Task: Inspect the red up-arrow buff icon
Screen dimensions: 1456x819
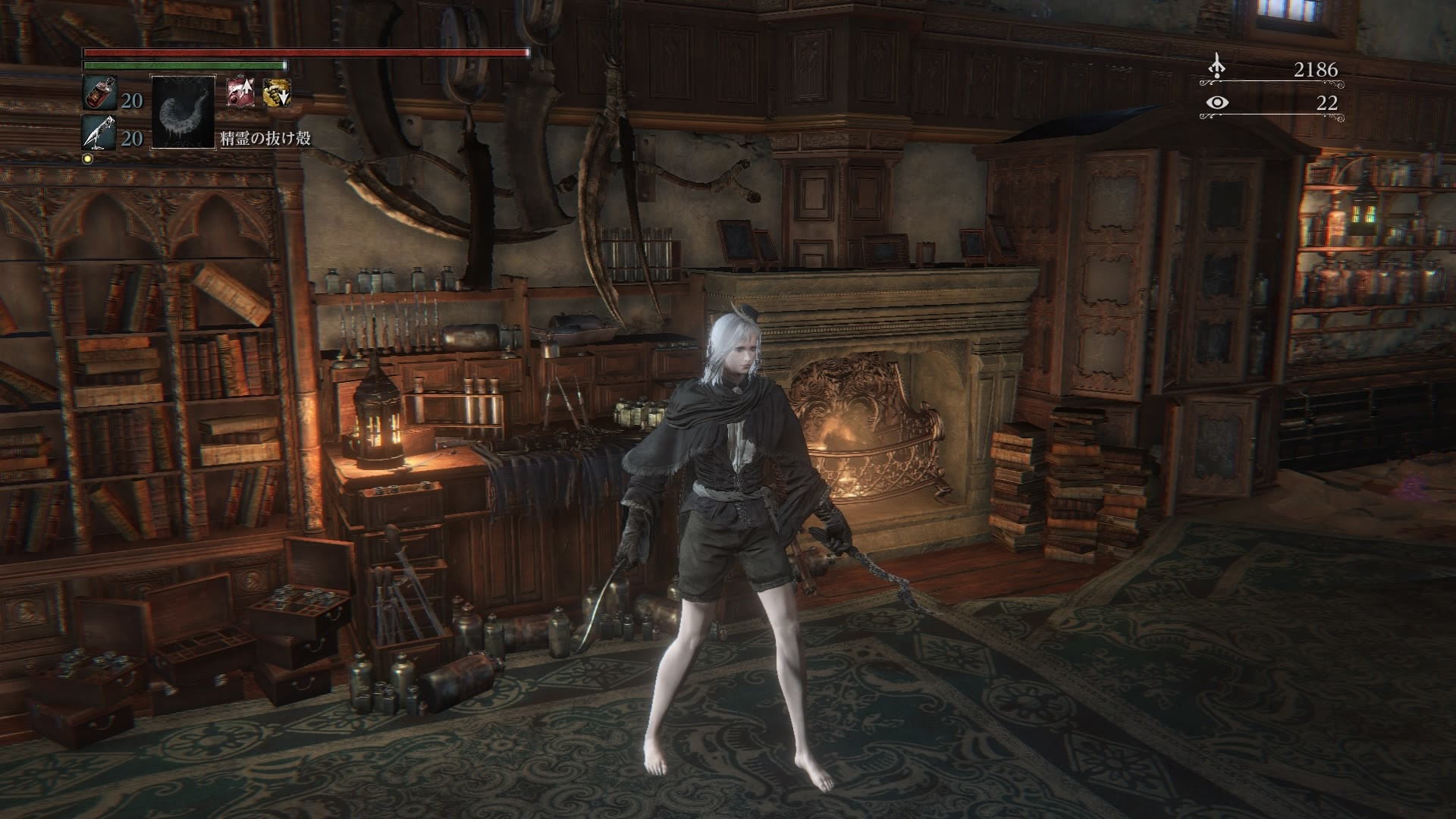Action: pos(240,92)
